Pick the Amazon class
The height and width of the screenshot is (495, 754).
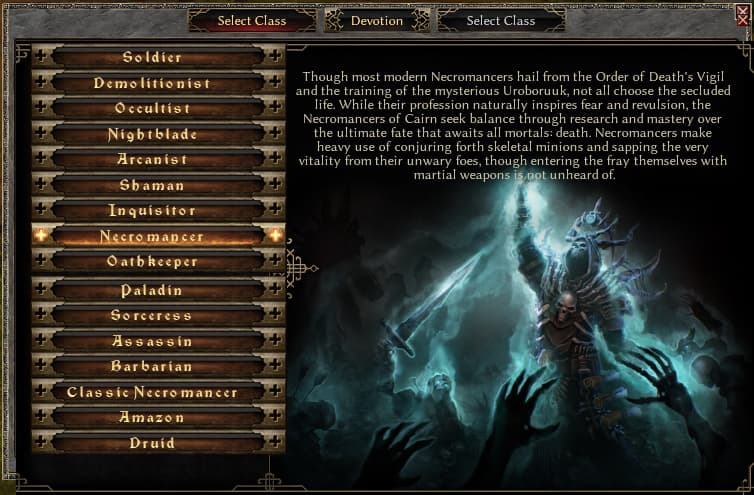click(x=153, y=417)
